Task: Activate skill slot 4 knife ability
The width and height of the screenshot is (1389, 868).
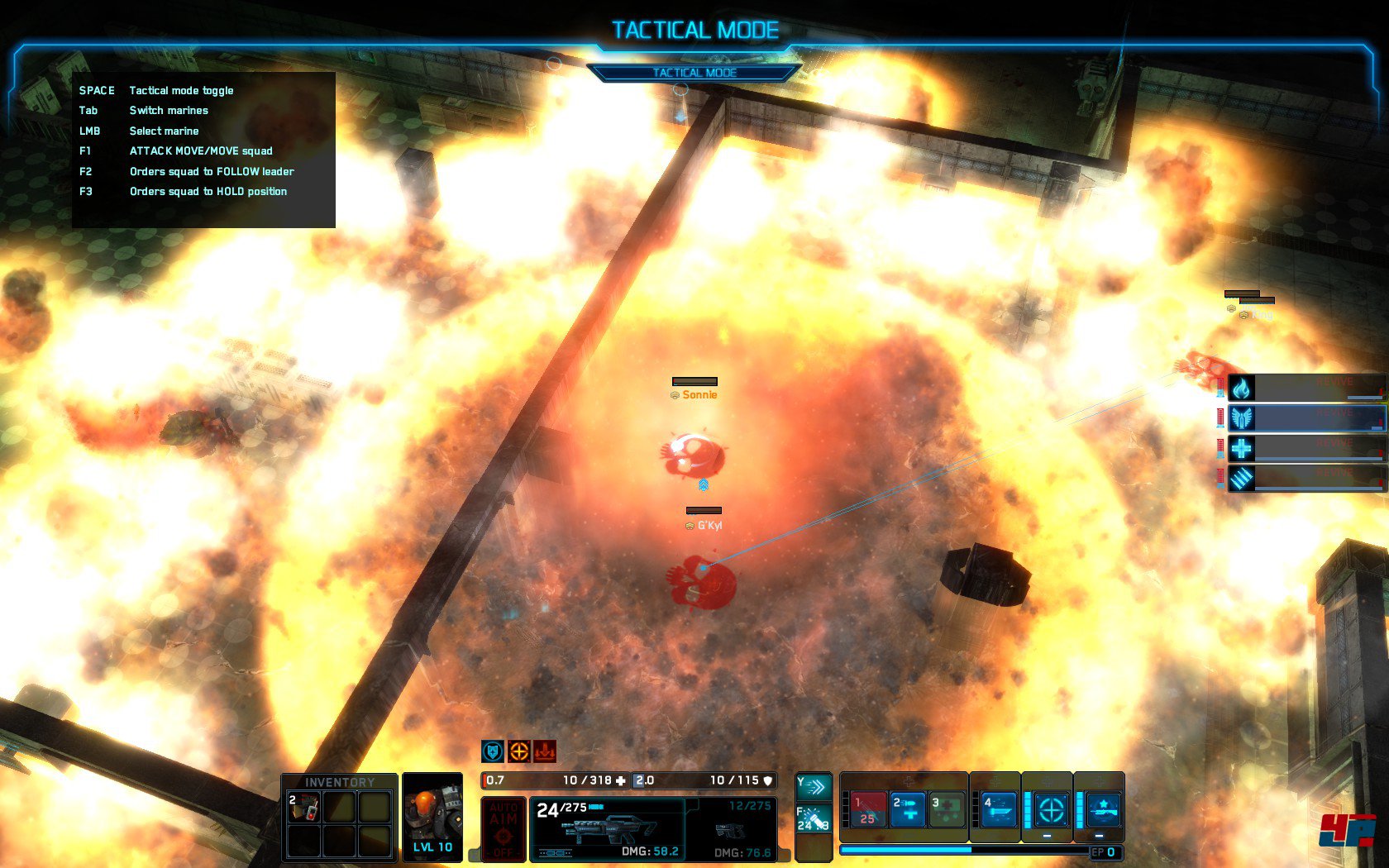Action: pos(998,809)
